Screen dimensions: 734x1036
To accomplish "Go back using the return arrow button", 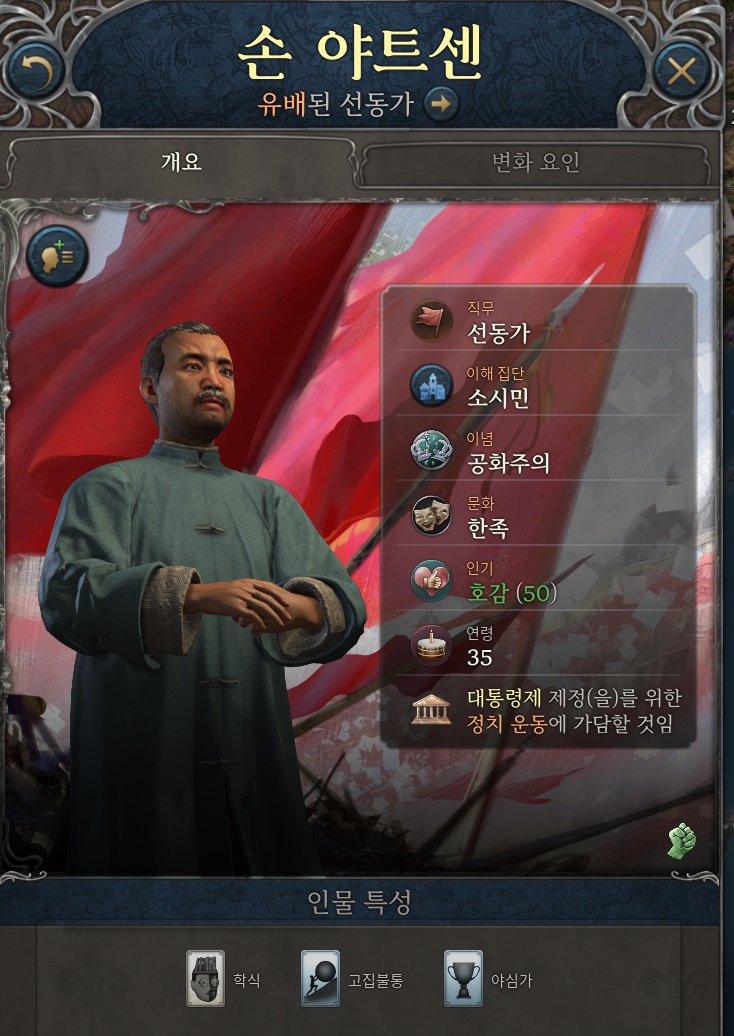I will pos(35,70).
